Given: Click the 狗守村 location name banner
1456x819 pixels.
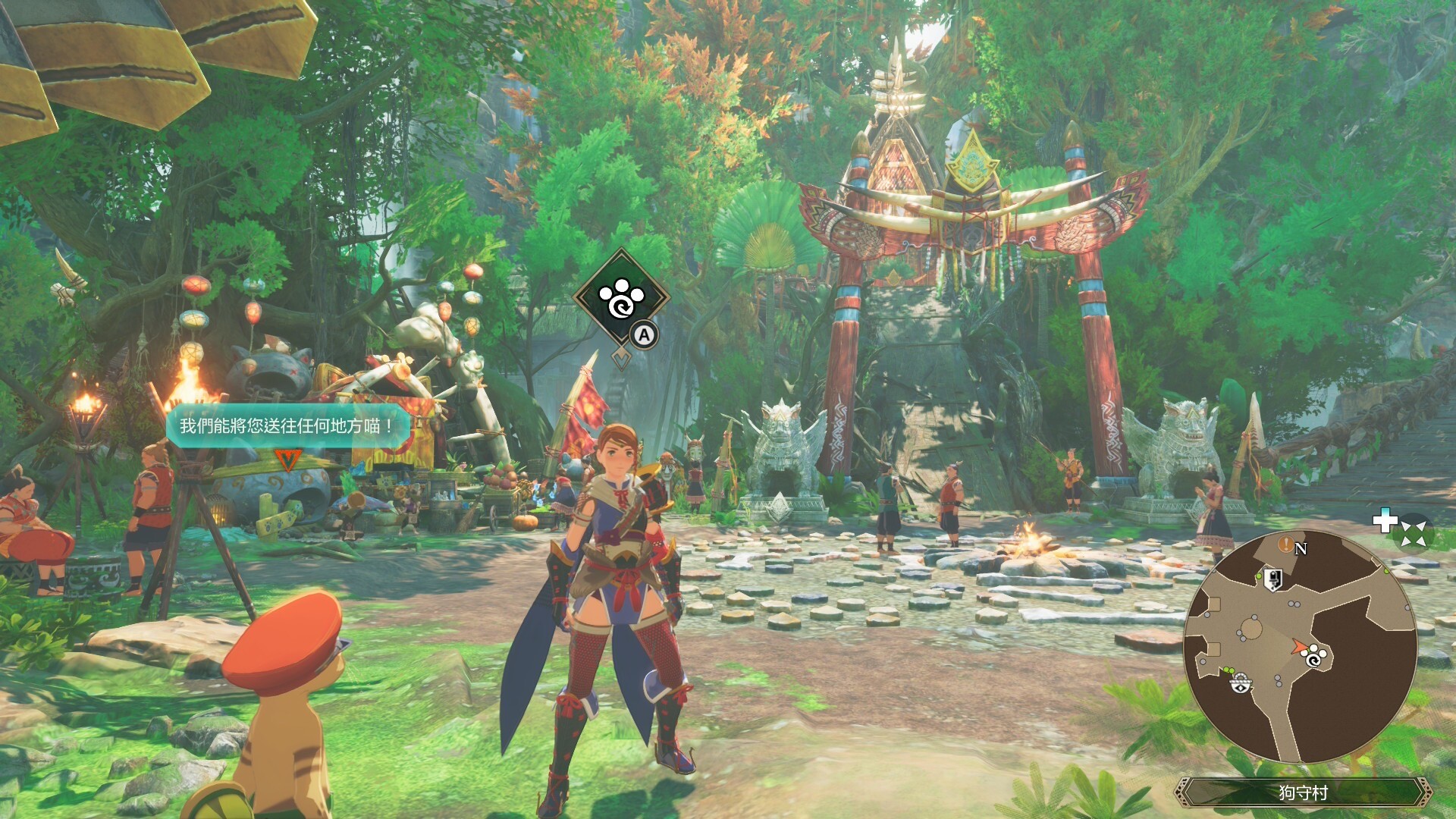Looking at the screenshot, I should 1303,792.
